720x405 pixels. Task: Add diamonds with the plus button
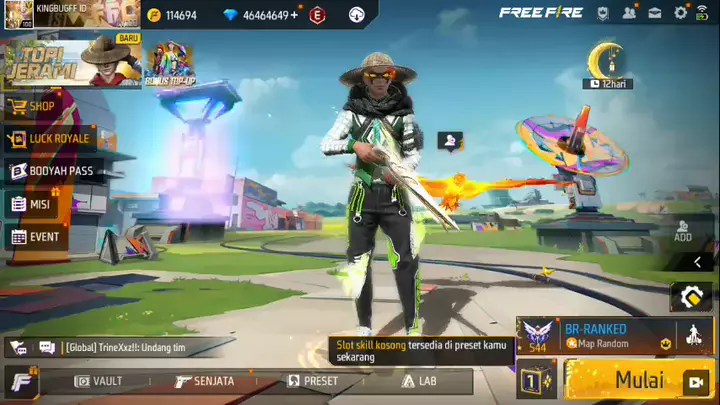[x=294, y=15]
